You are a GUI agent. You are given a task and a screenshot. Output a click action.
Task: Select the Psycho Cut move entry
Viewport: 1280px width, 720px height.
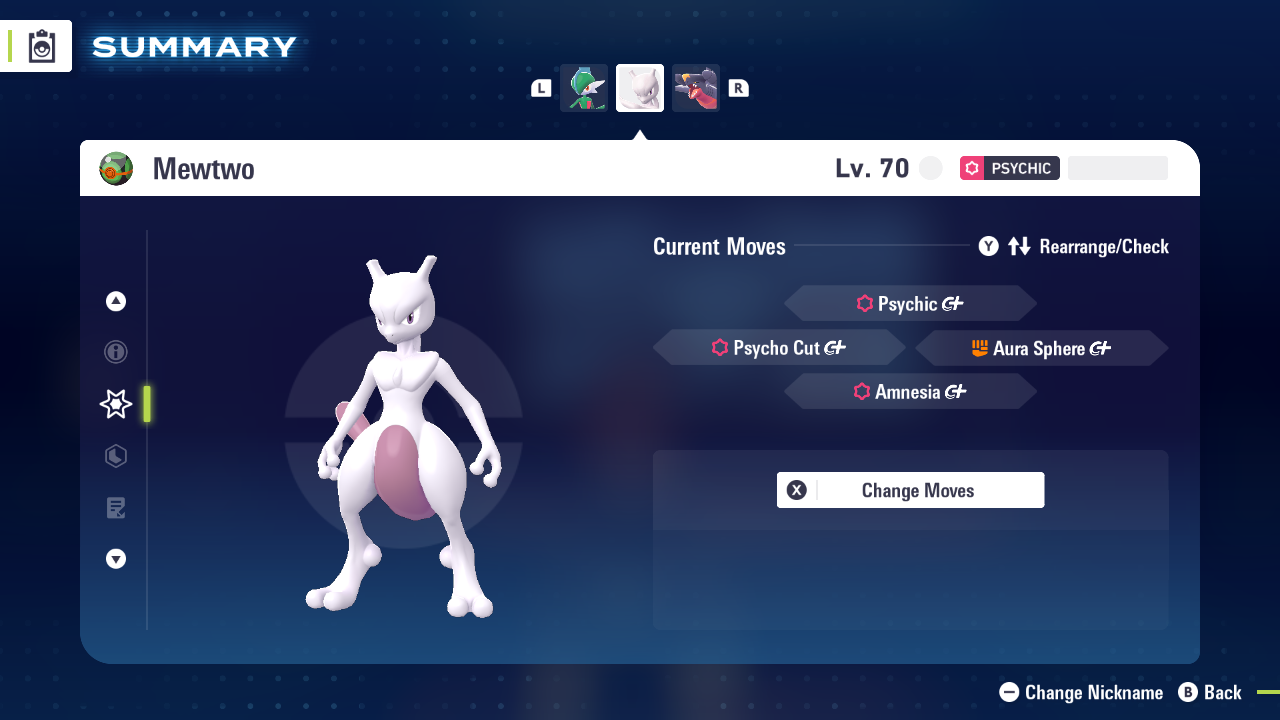[779, 347]
